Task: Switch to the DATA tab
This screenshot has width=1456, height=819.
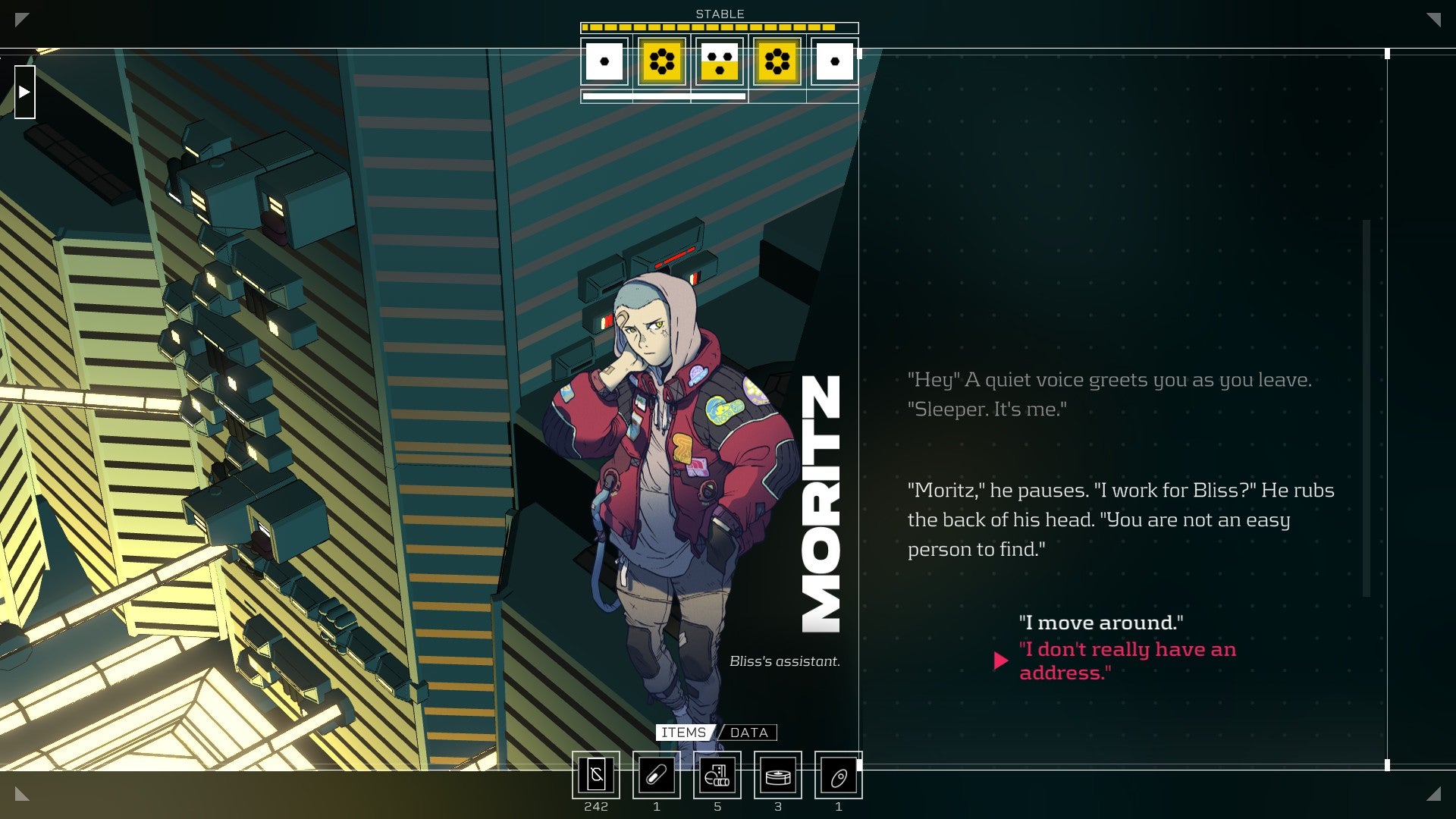Action: pos(748,733)
